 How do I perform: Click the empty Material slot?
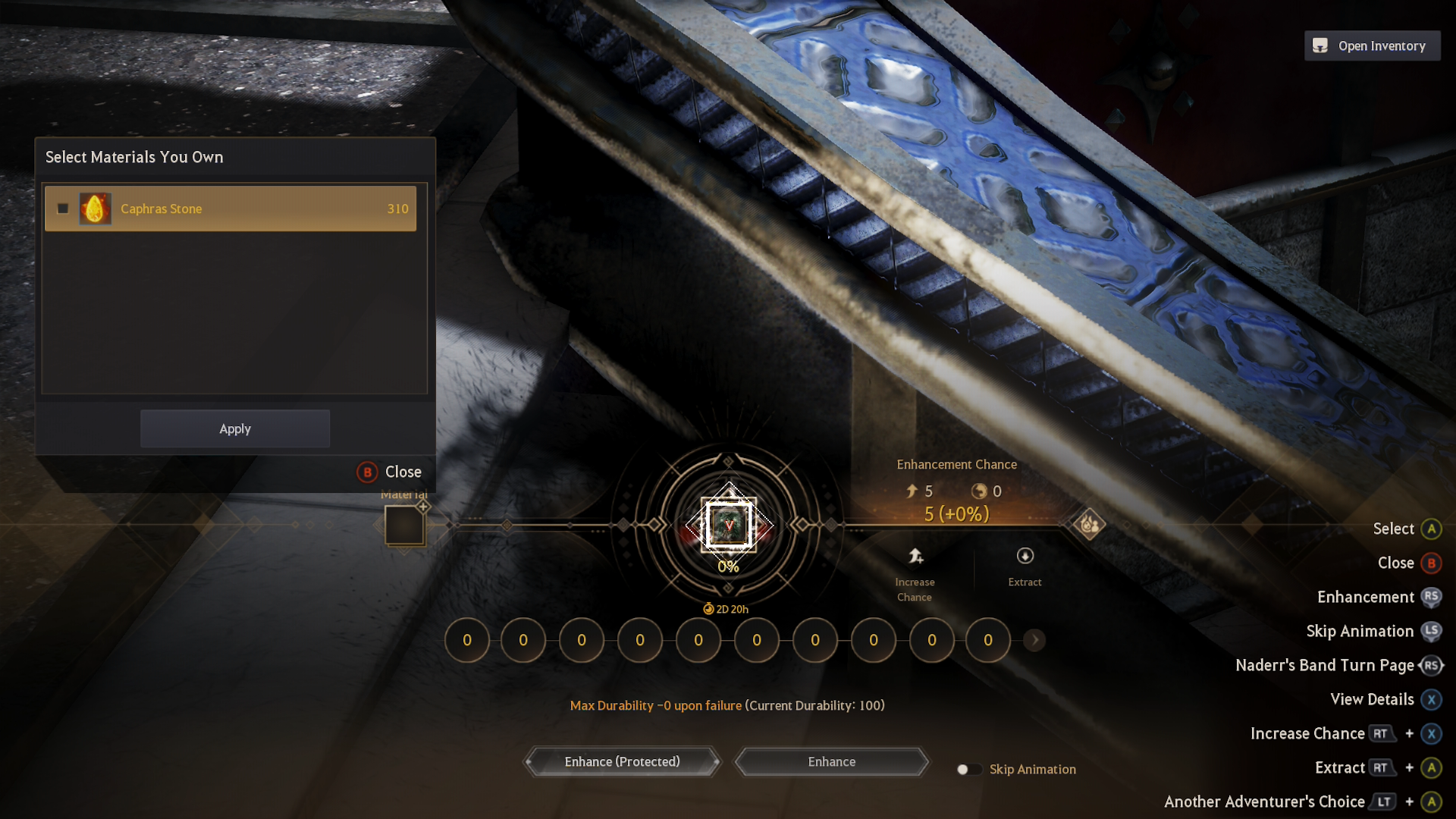click(404, 525)
